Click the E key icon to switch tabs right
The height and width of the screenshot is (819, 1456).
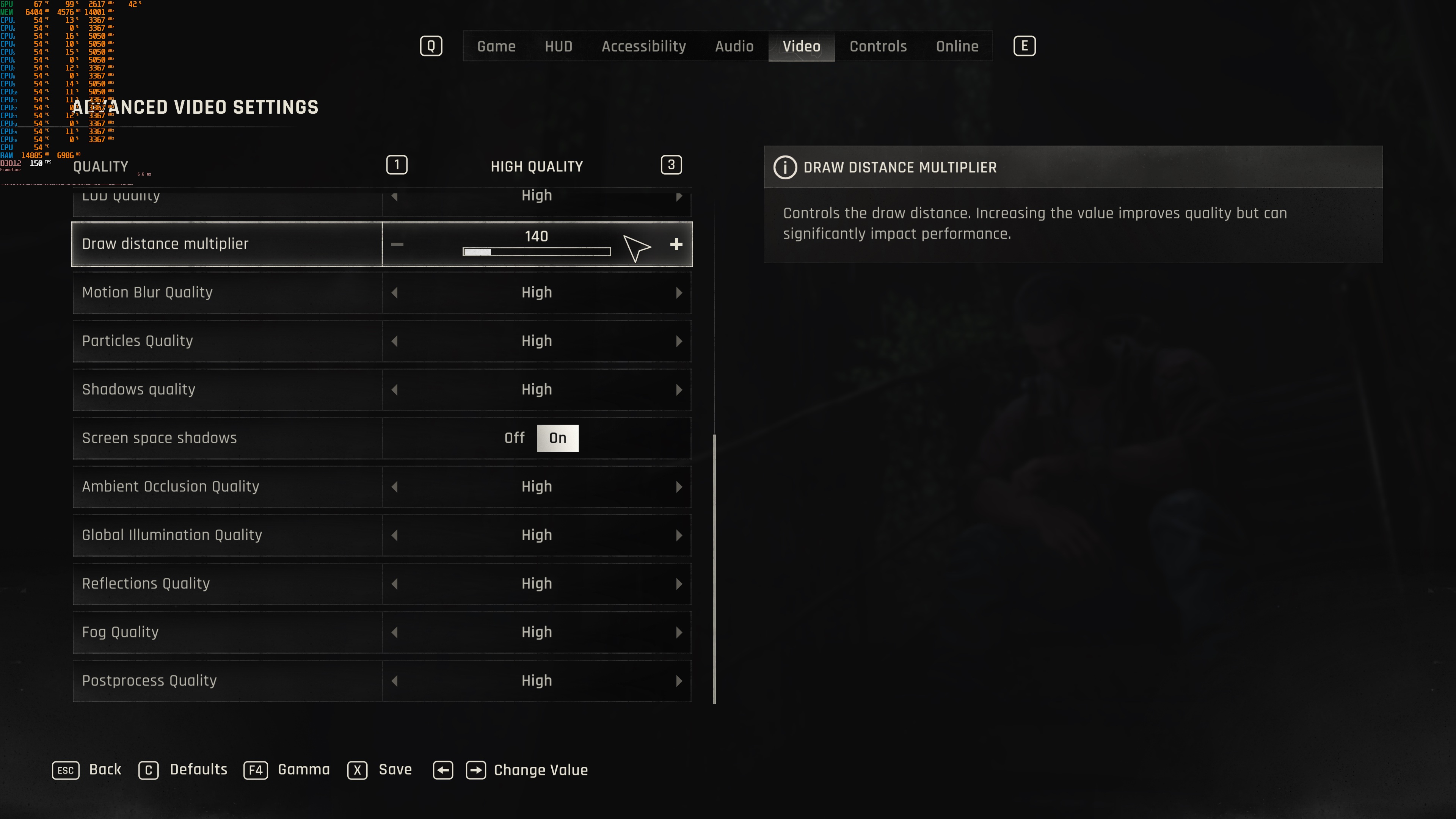pyautogui.click(x=1025, y=46)
